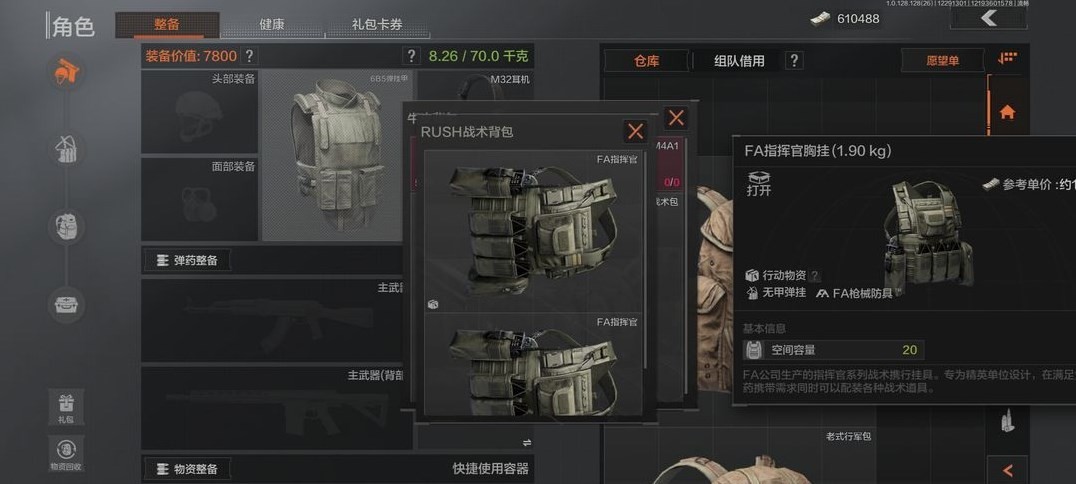Click the warehouse sort icon
Viewport: 1076px width, 484px height.
1007,59
